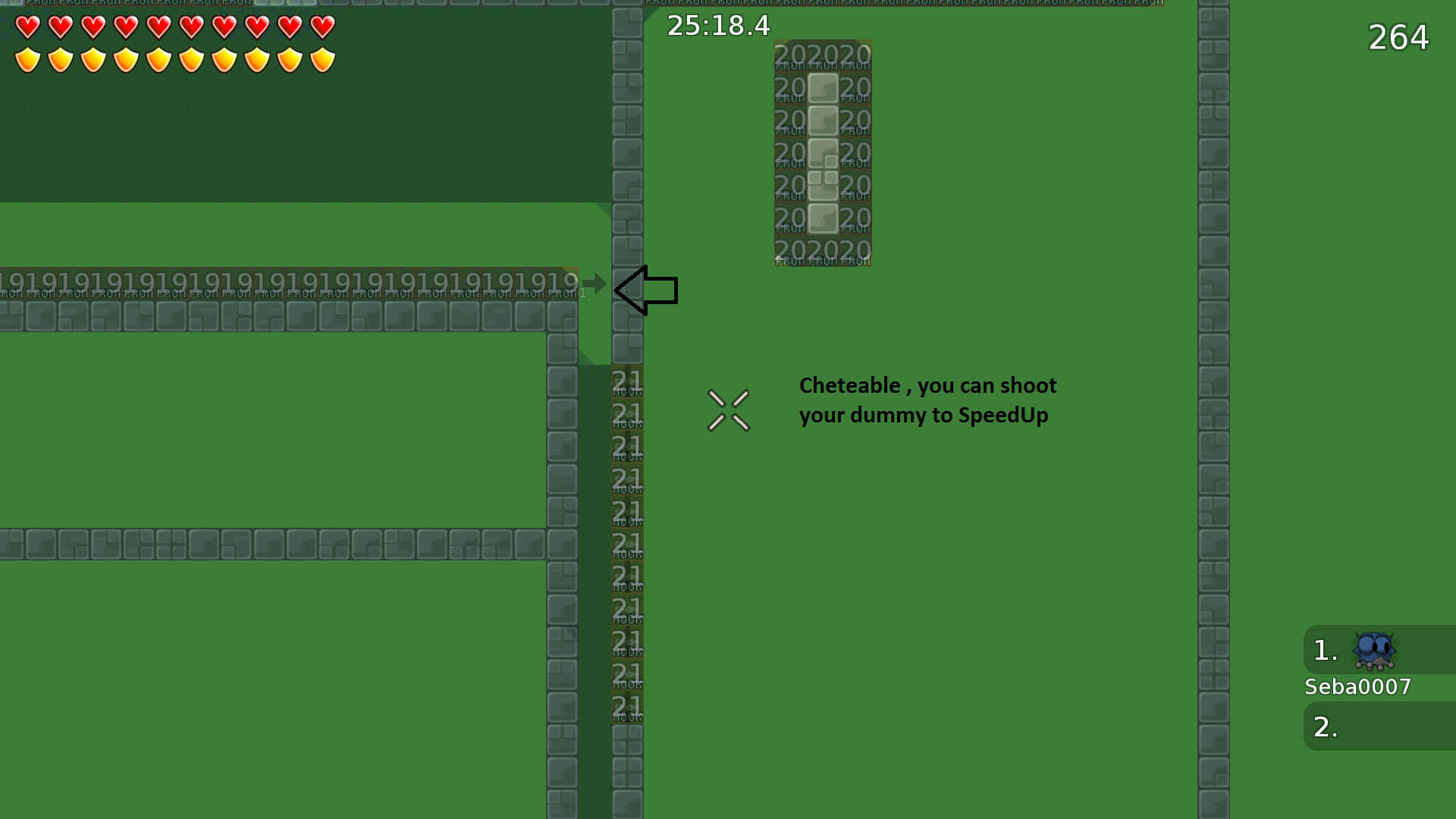
Task: Click the first red heart health icon
Action: tap(27, 26)
